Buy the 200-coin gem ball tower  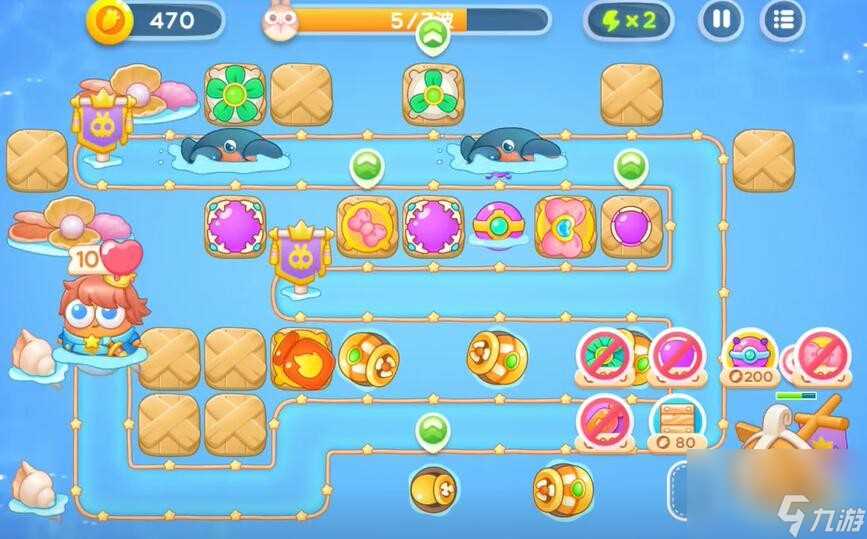pyautogui.click(x=750, y=356)
